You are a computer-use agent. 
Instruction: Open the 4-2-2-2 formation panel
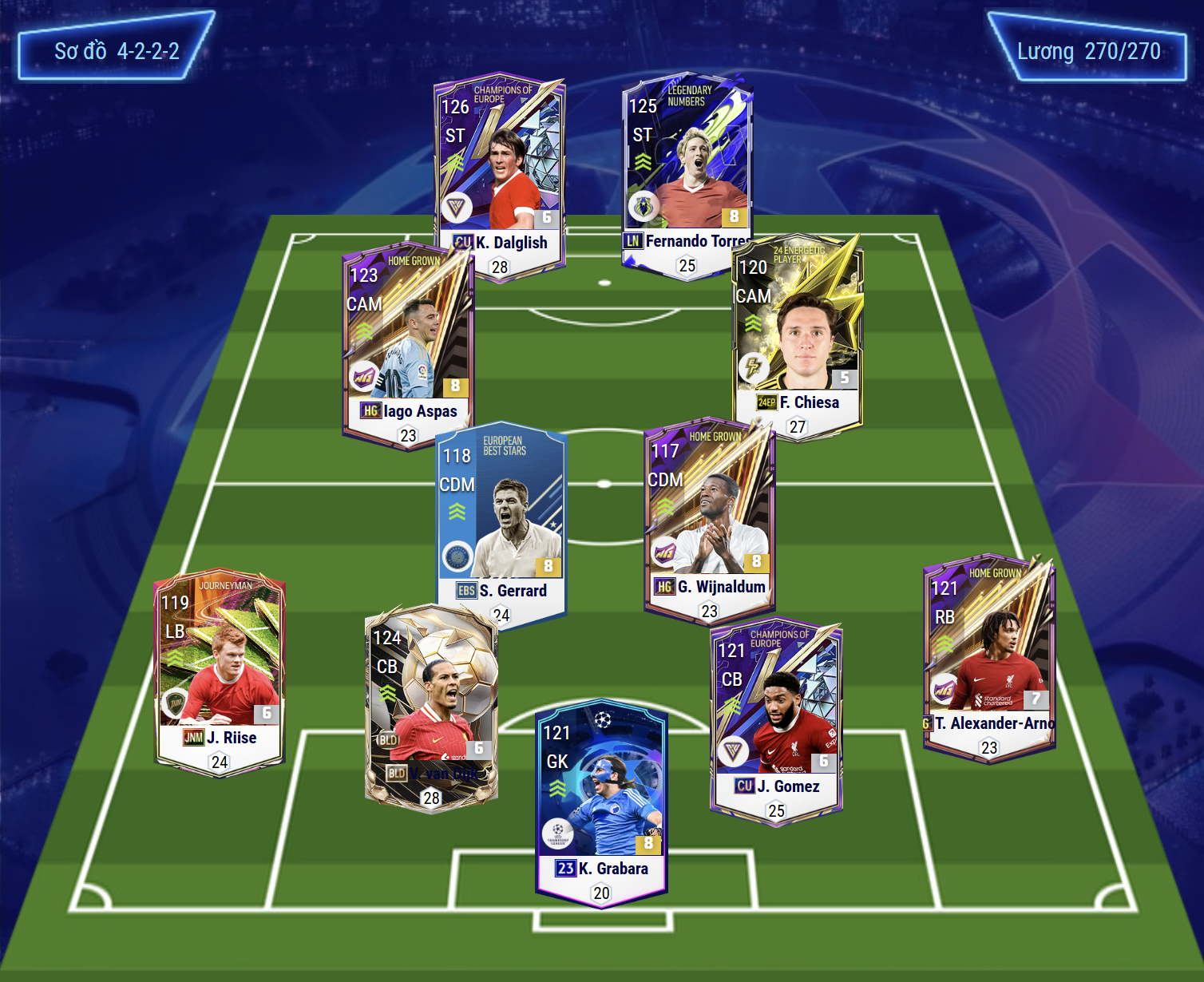tap(117, 51)
